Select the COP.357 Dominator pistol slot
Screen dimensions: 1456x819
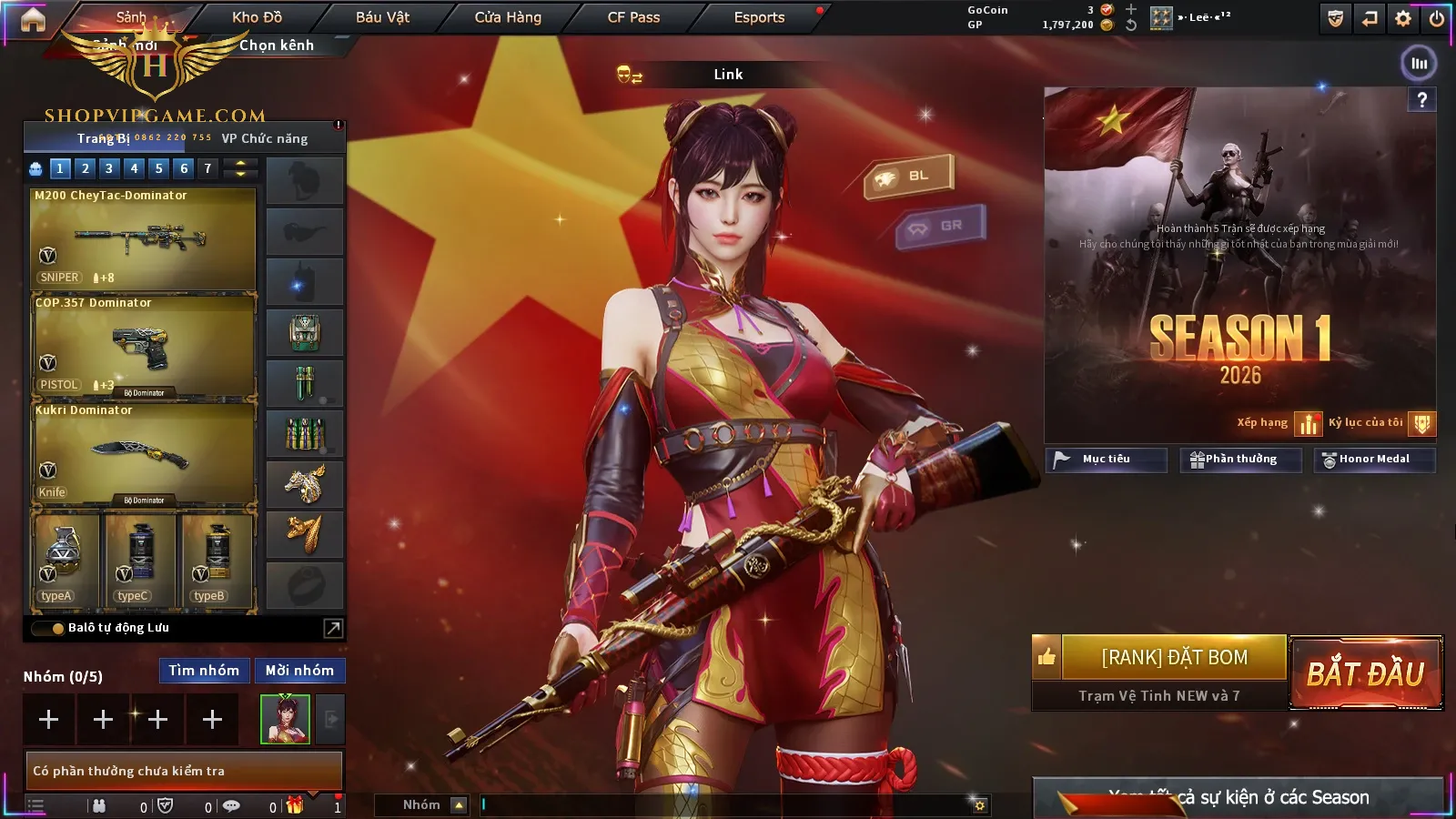[x=143, y=346]
